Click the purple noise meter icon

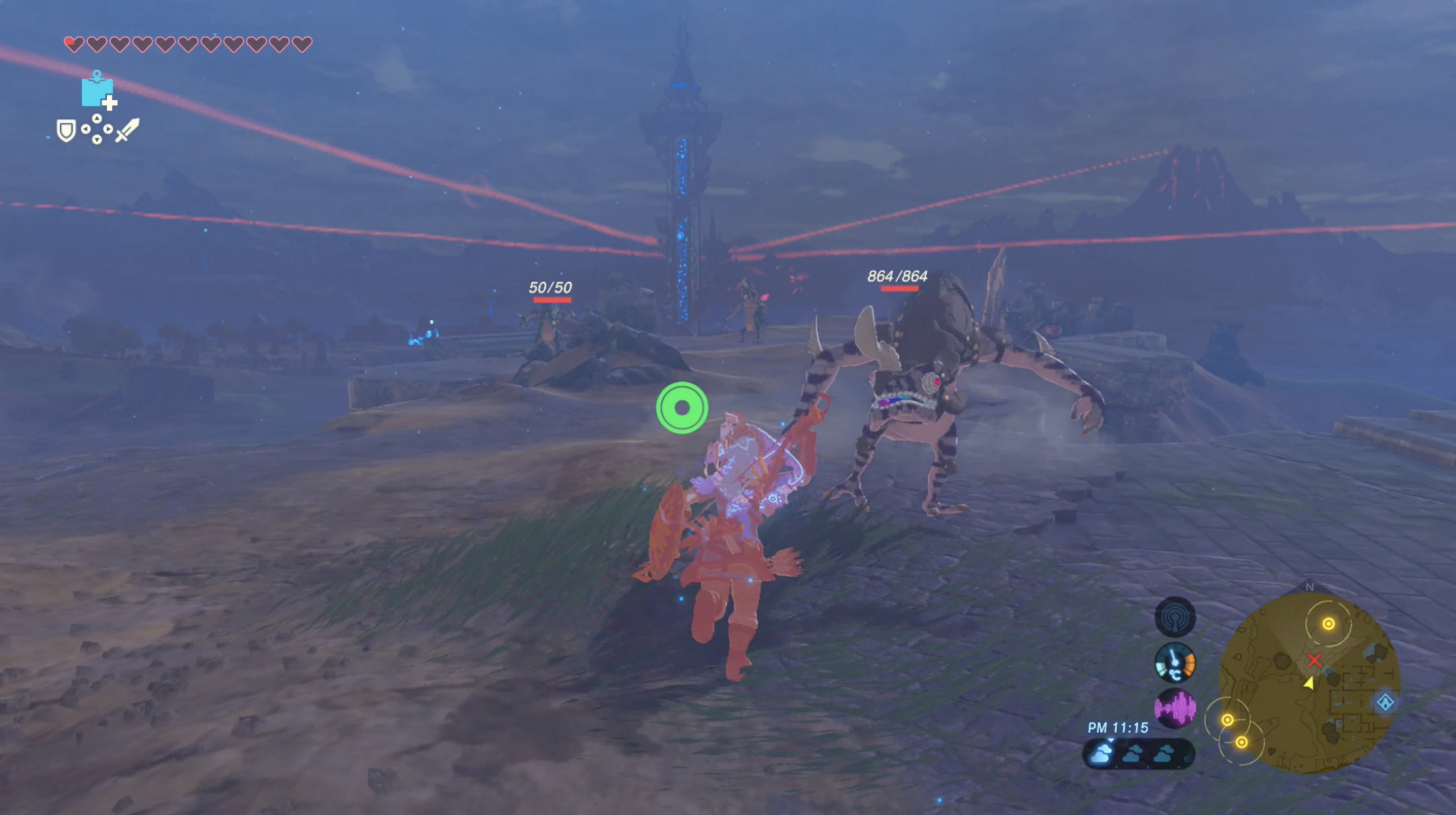[x=1175, y=708]
